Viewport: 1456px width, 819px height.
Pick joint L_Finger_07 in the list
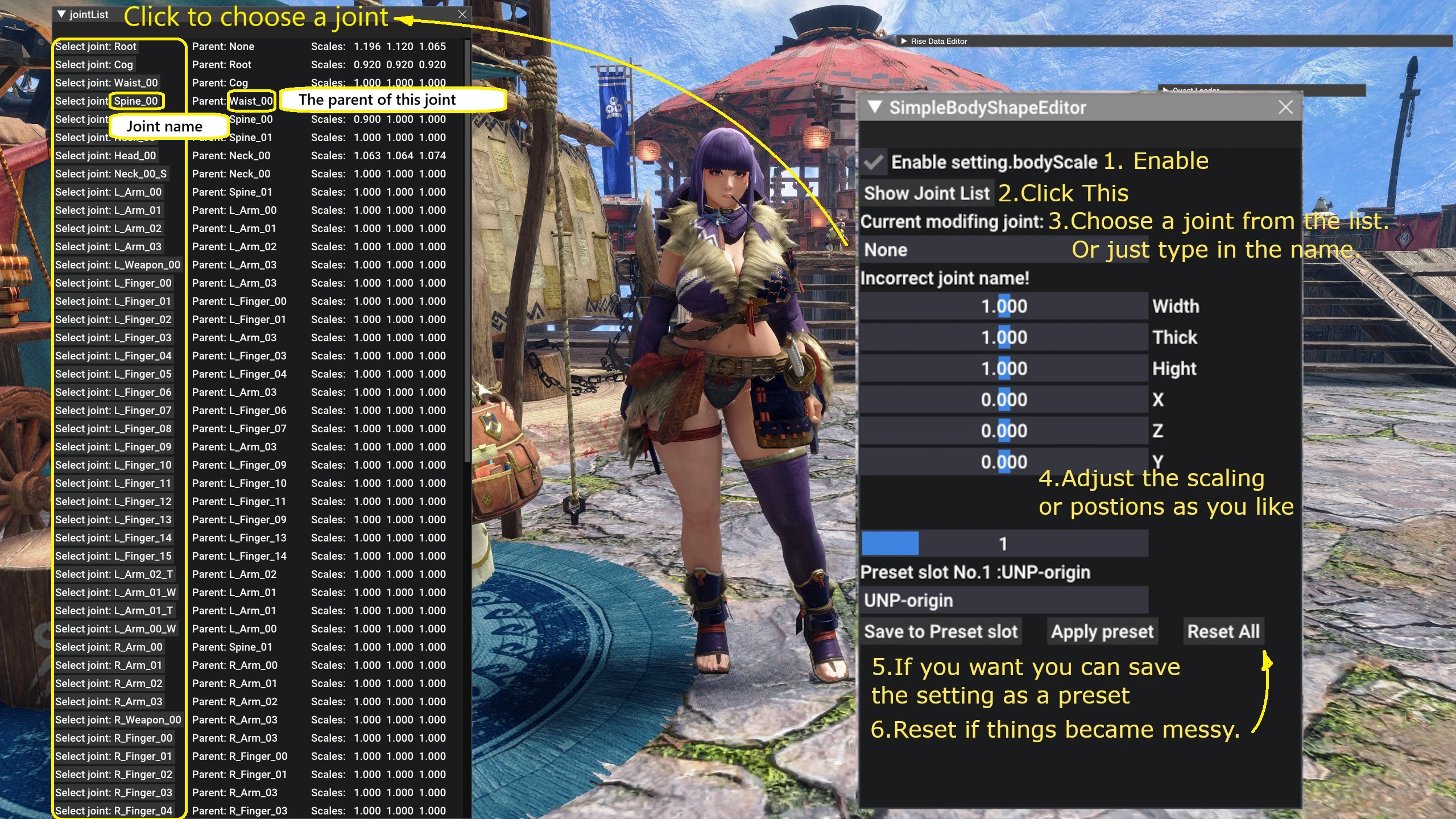[113, 411]
